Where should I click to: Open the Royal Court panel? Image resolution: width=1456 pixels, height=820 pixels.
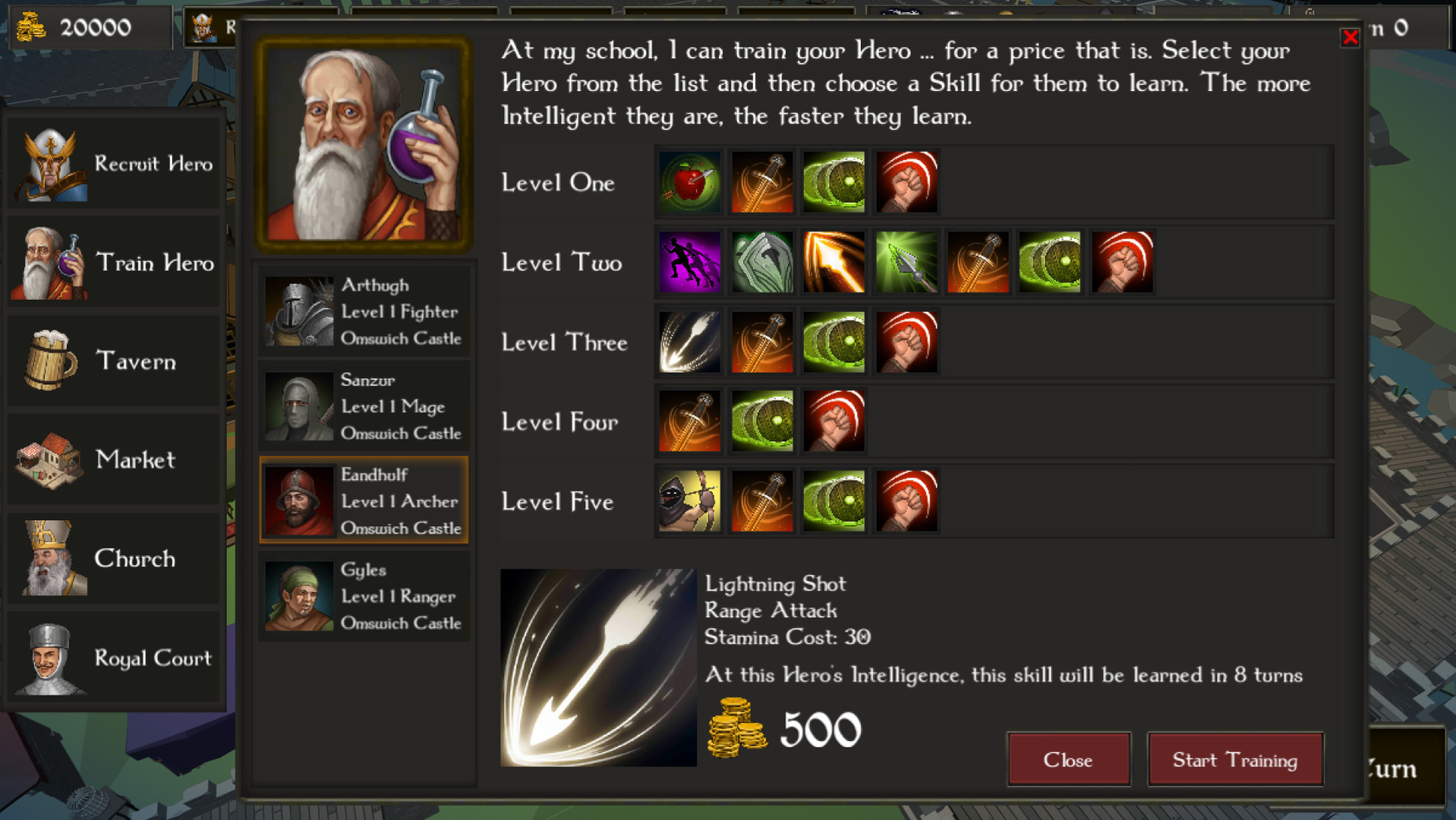pos(112,658)
